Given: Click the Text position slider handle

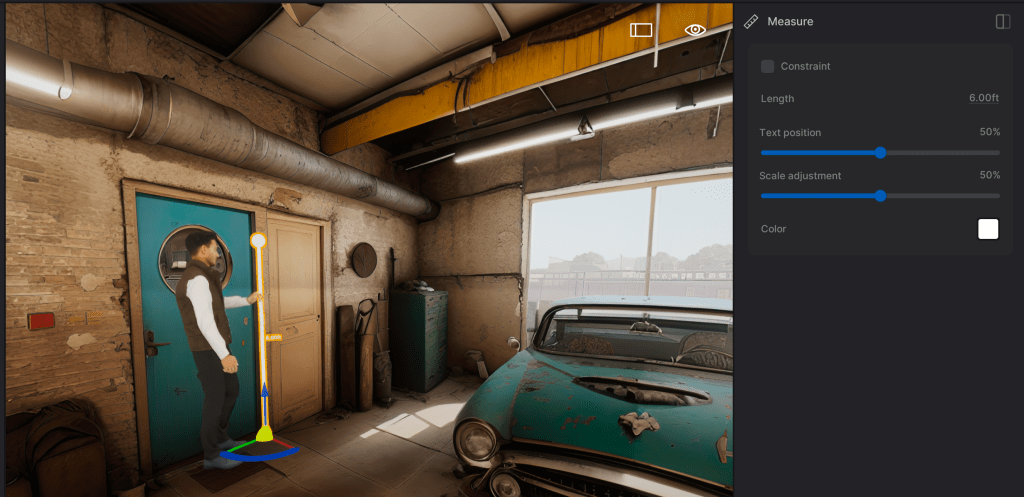Looking at the screenshot, I should pyautogui.click(x=880, y=153).
